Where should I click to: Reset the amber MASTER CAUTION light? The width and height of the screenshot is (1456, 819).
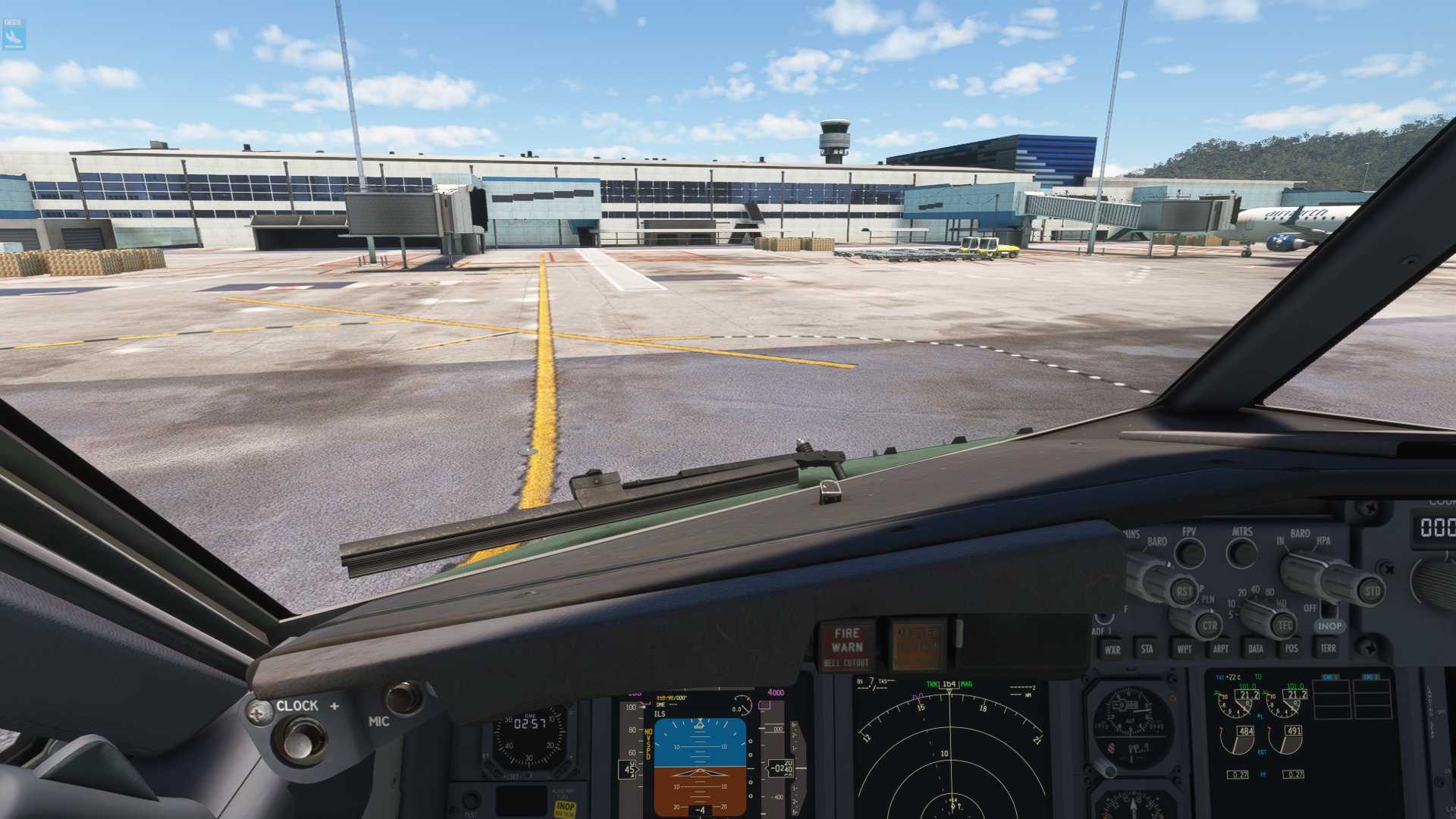[x=918, y=646]
